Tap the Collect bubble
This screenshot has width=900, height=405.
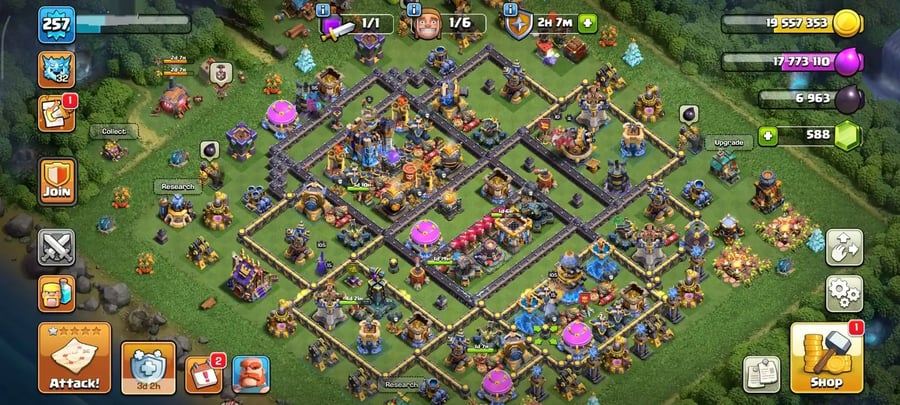113,131
